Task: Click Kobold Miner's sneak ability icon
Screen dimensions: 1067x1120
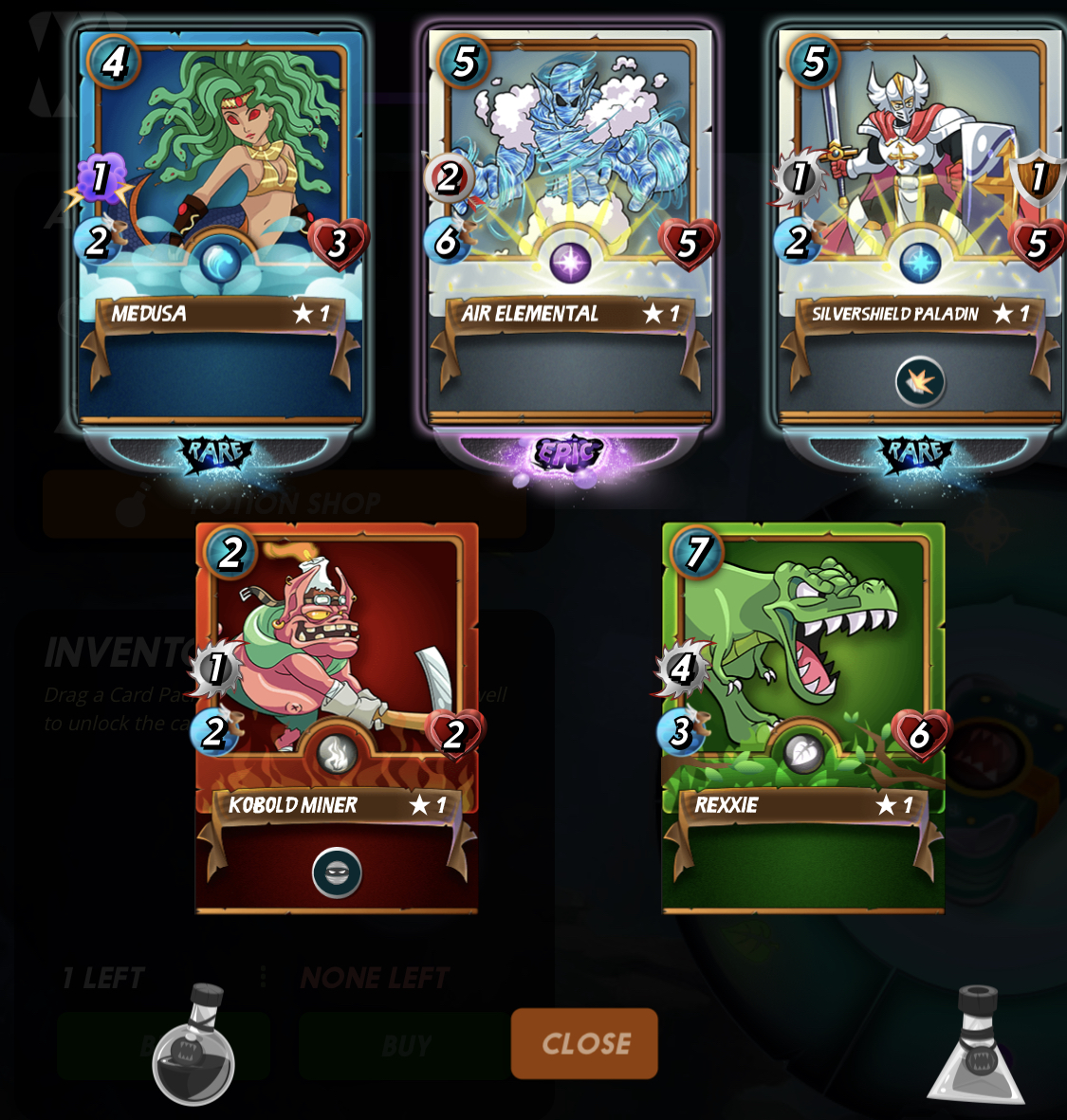Action: (x=337, y=872)
